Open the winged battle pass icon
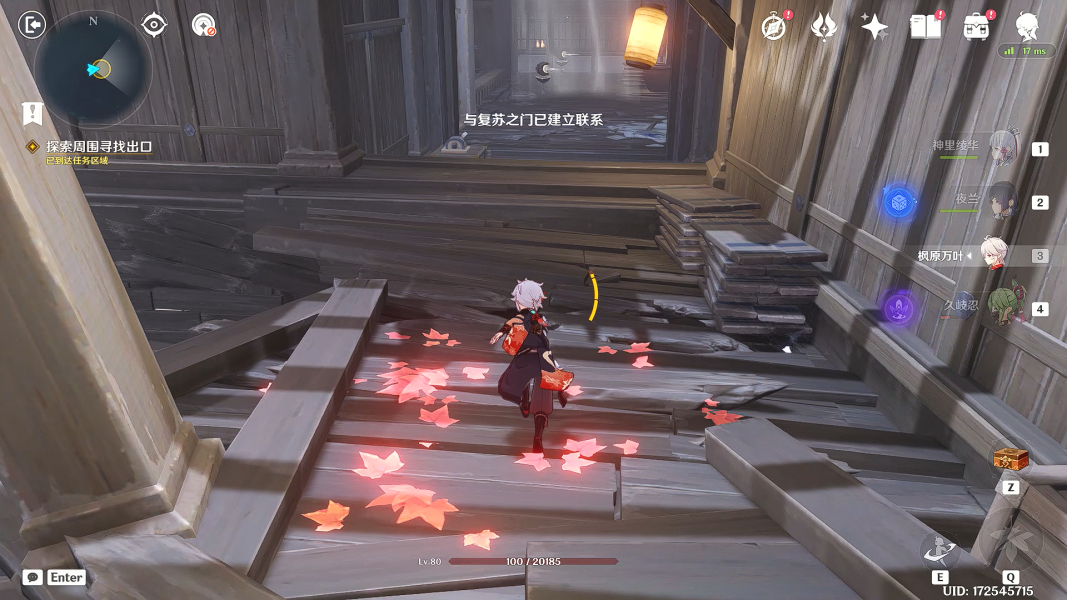Screen dimensions: 1067x600 pyautogui.click(x=824, y=27)
